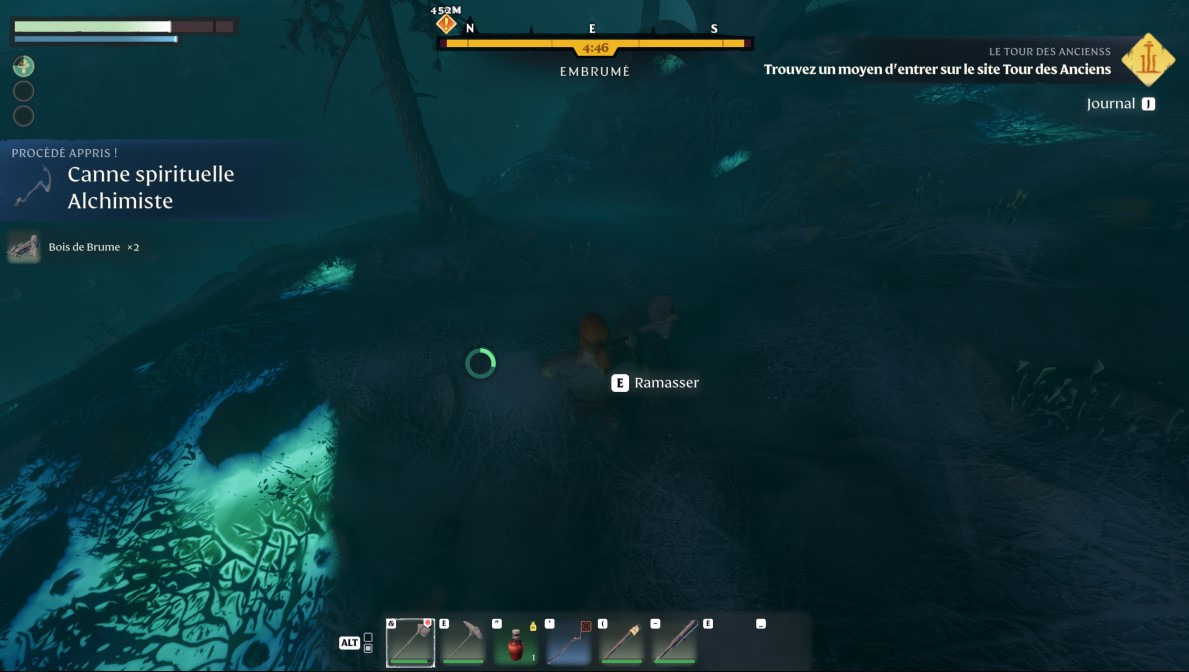Select the pickaxe hotbar slot
Screen dimensions: 1189x672
(x=463, y=641)
